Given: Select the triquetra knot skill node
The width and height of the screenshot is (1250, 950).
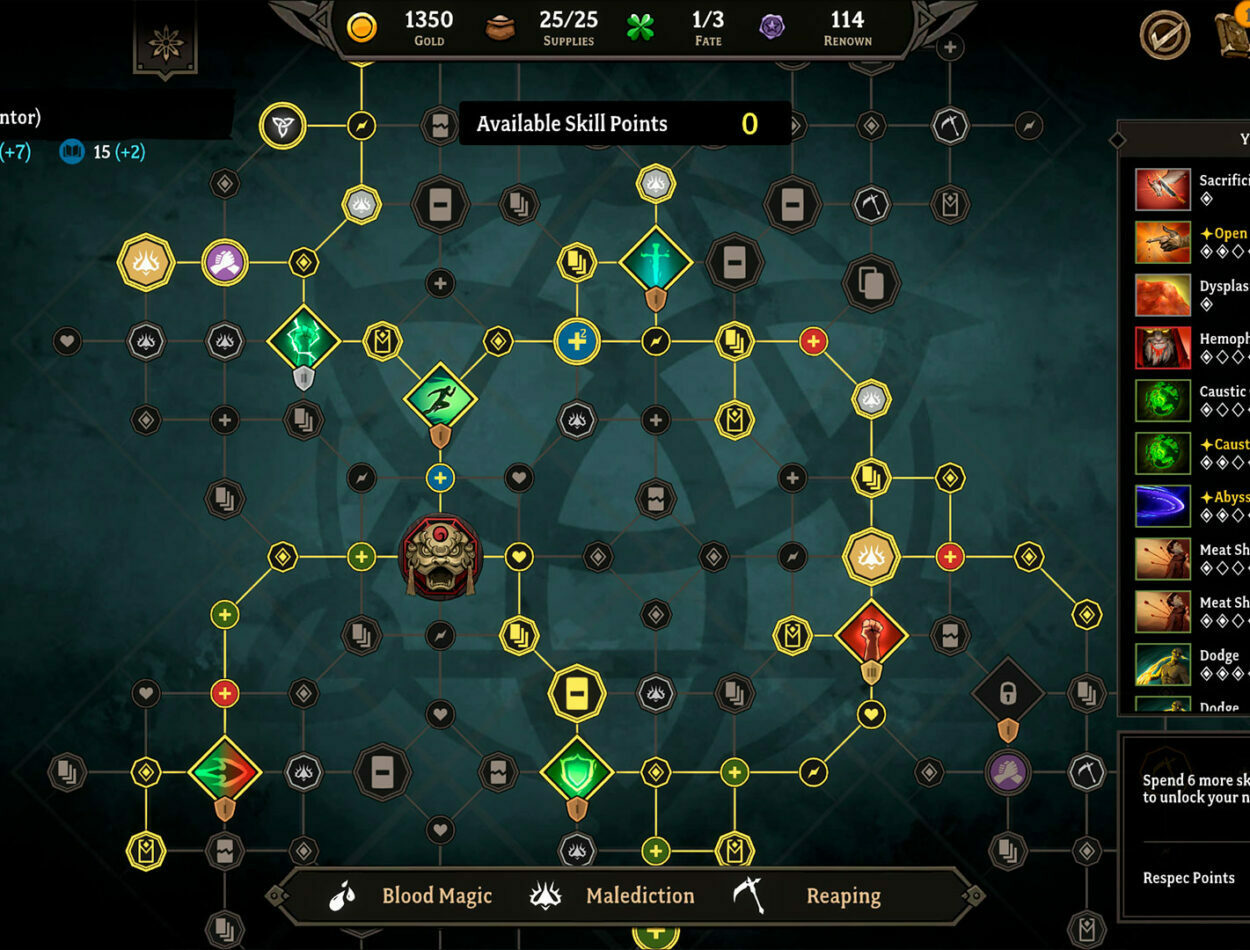Looking at the screenshot, I should (282, 127).
